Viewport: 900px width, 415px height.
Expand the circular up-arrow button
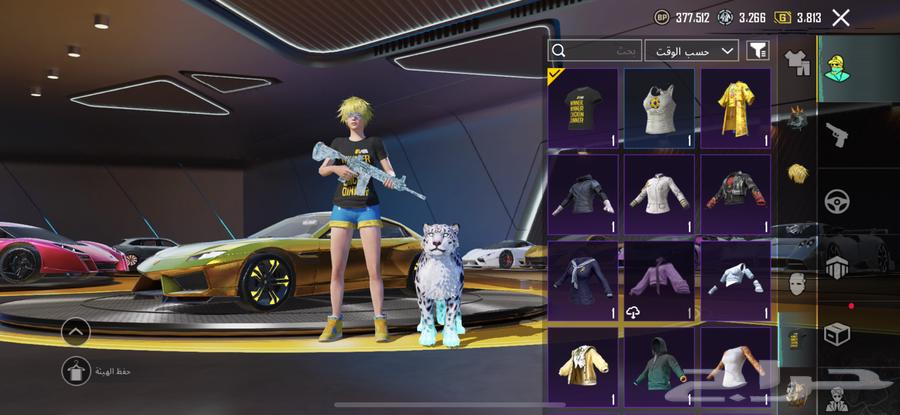coord(76,331)
